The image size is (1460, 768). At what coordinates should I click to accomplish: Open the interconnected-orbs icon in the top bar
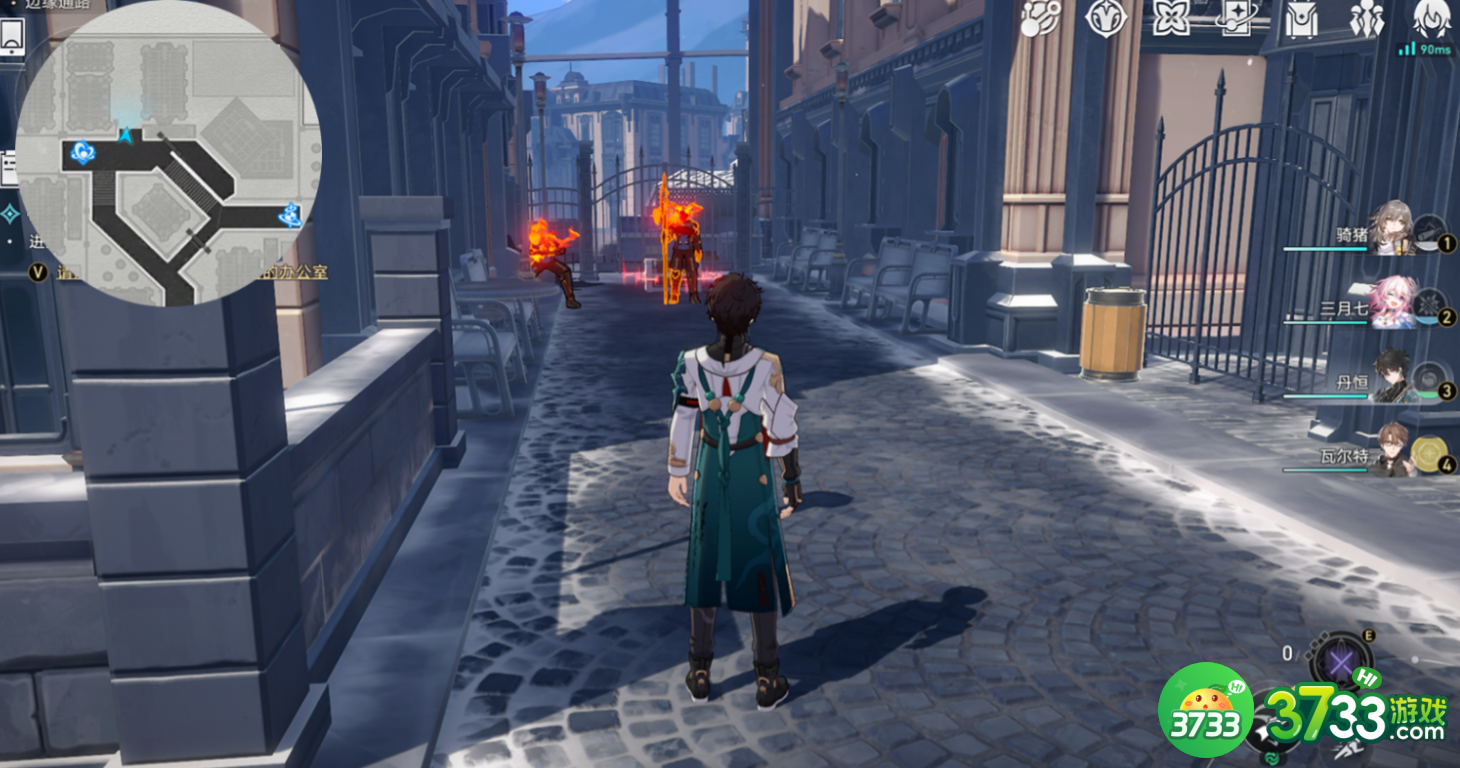click(1040, 19)
